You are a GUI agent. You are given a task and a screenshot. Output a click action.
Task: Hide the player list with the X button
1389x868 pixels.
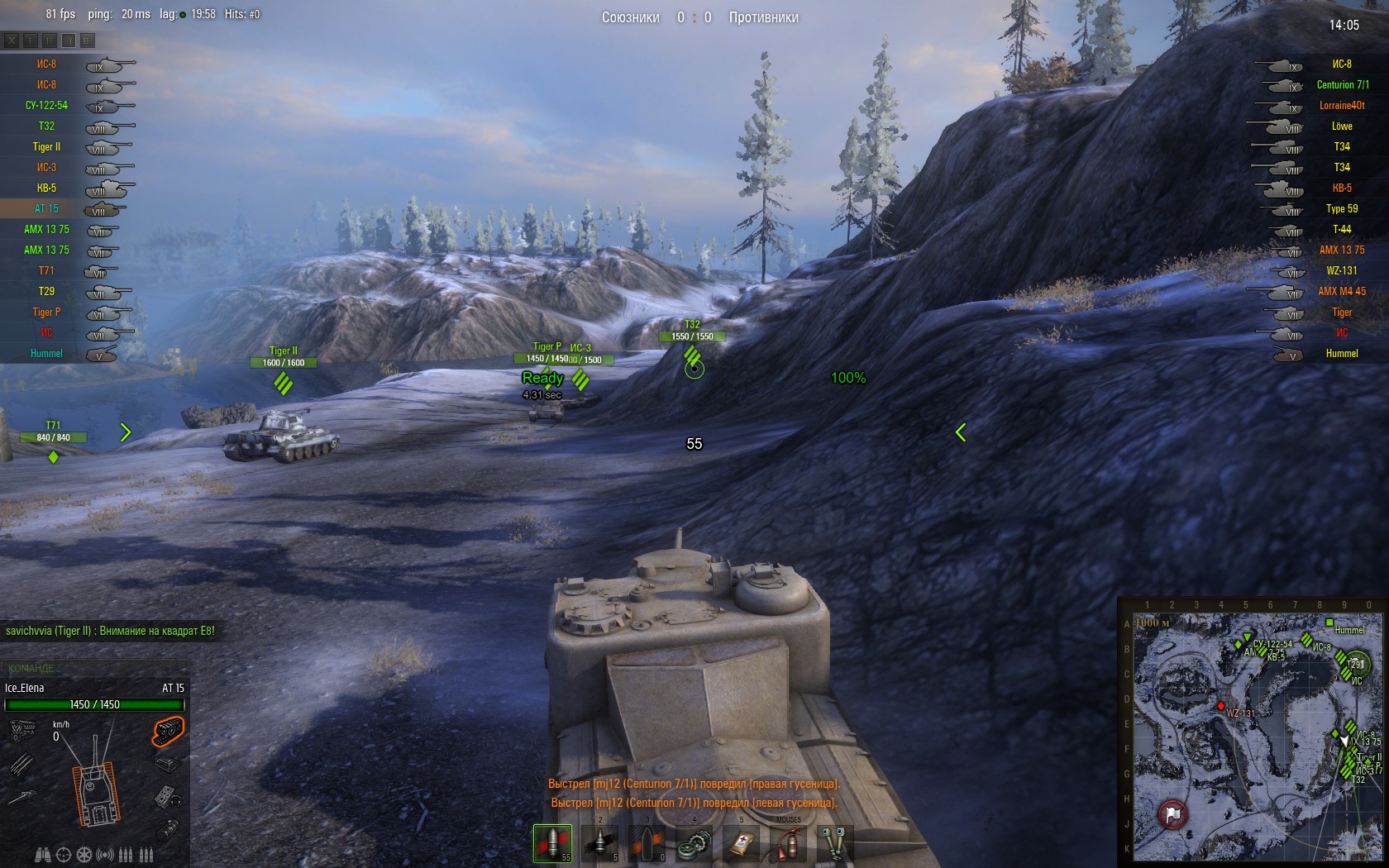[x=12, y=40]
